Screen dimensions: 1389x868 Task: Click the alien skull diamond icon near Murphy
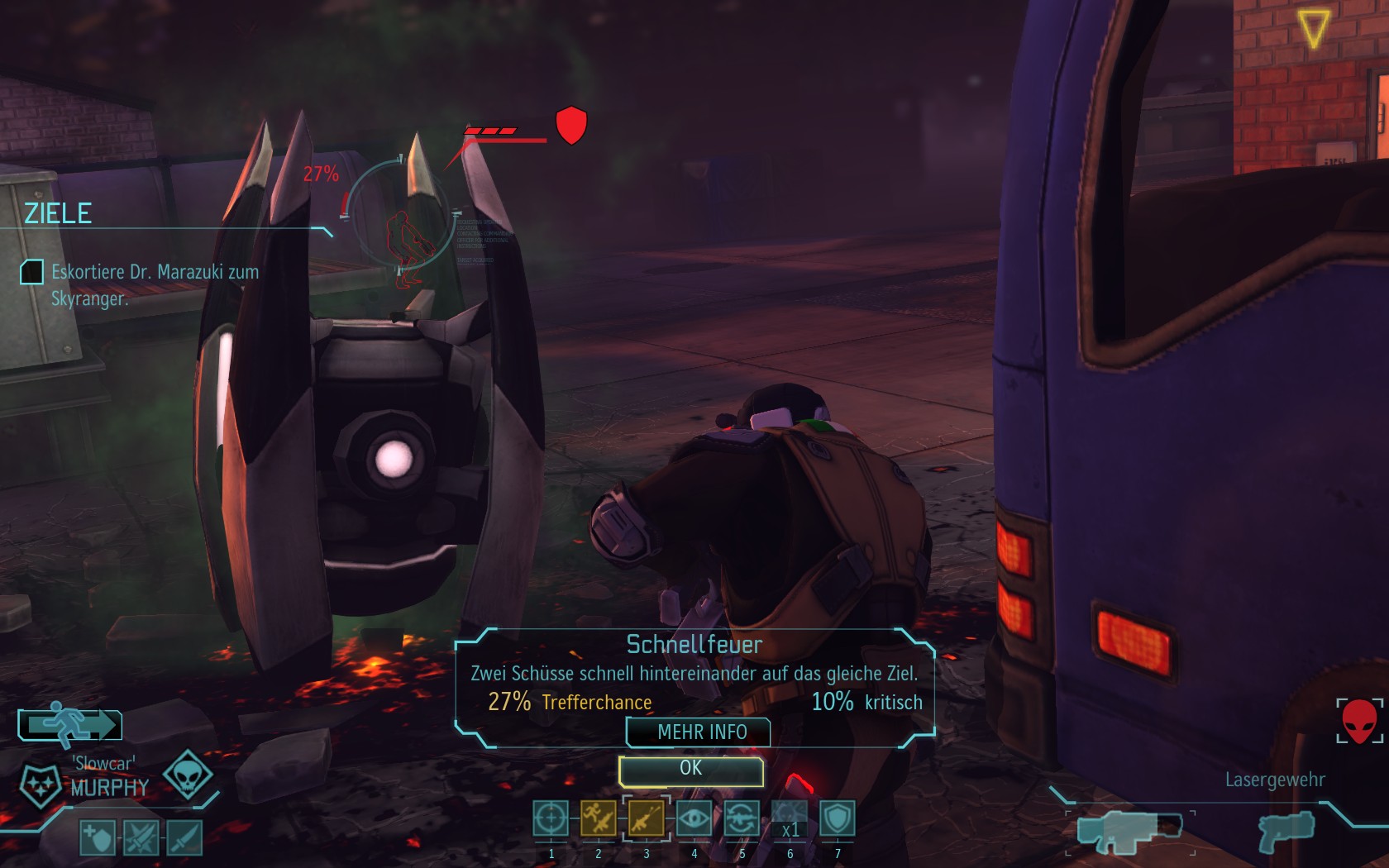click(x=188, y=775)
